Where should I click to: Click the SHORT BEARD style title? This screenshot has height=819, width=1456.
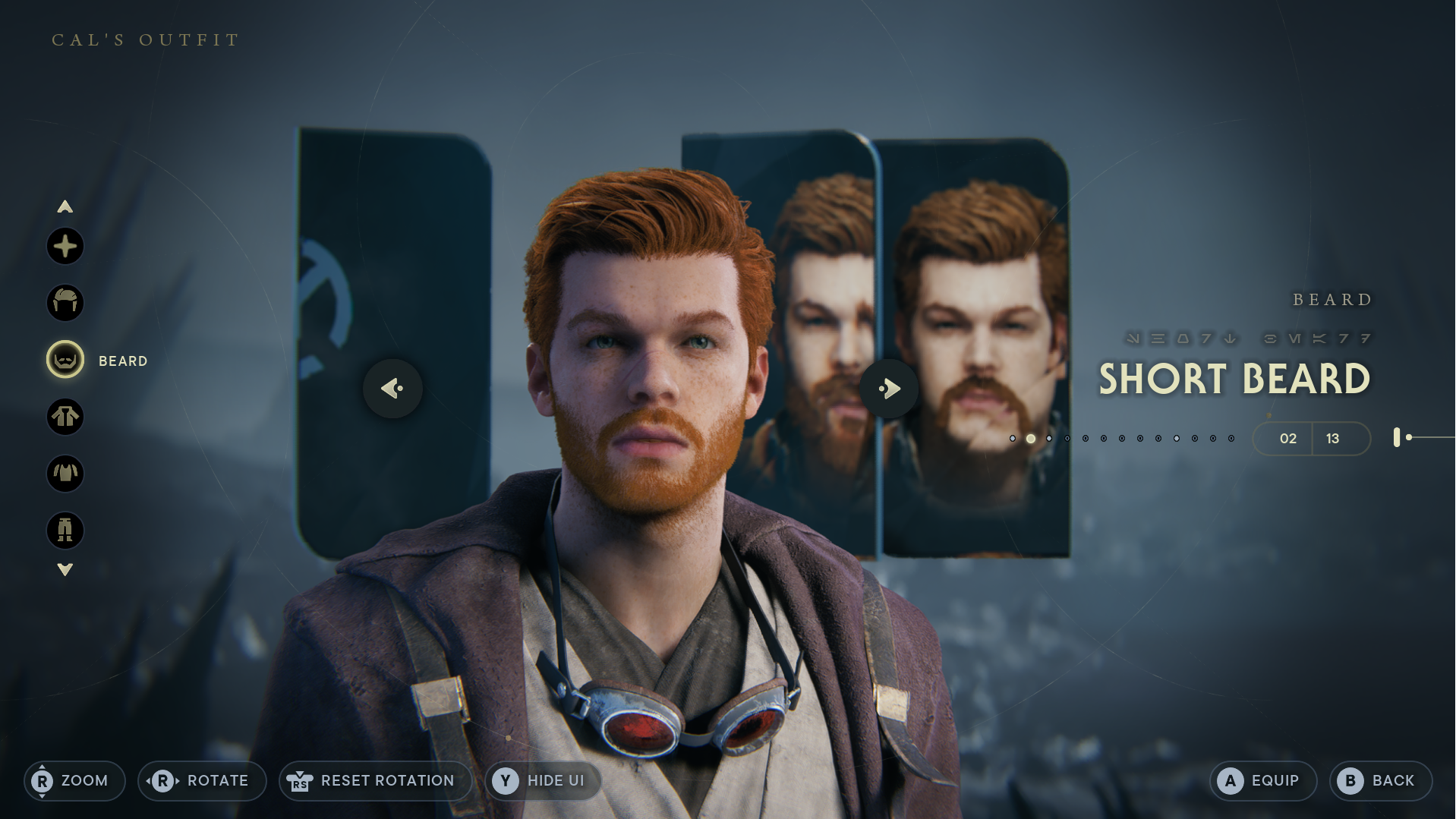point(1235,378)
